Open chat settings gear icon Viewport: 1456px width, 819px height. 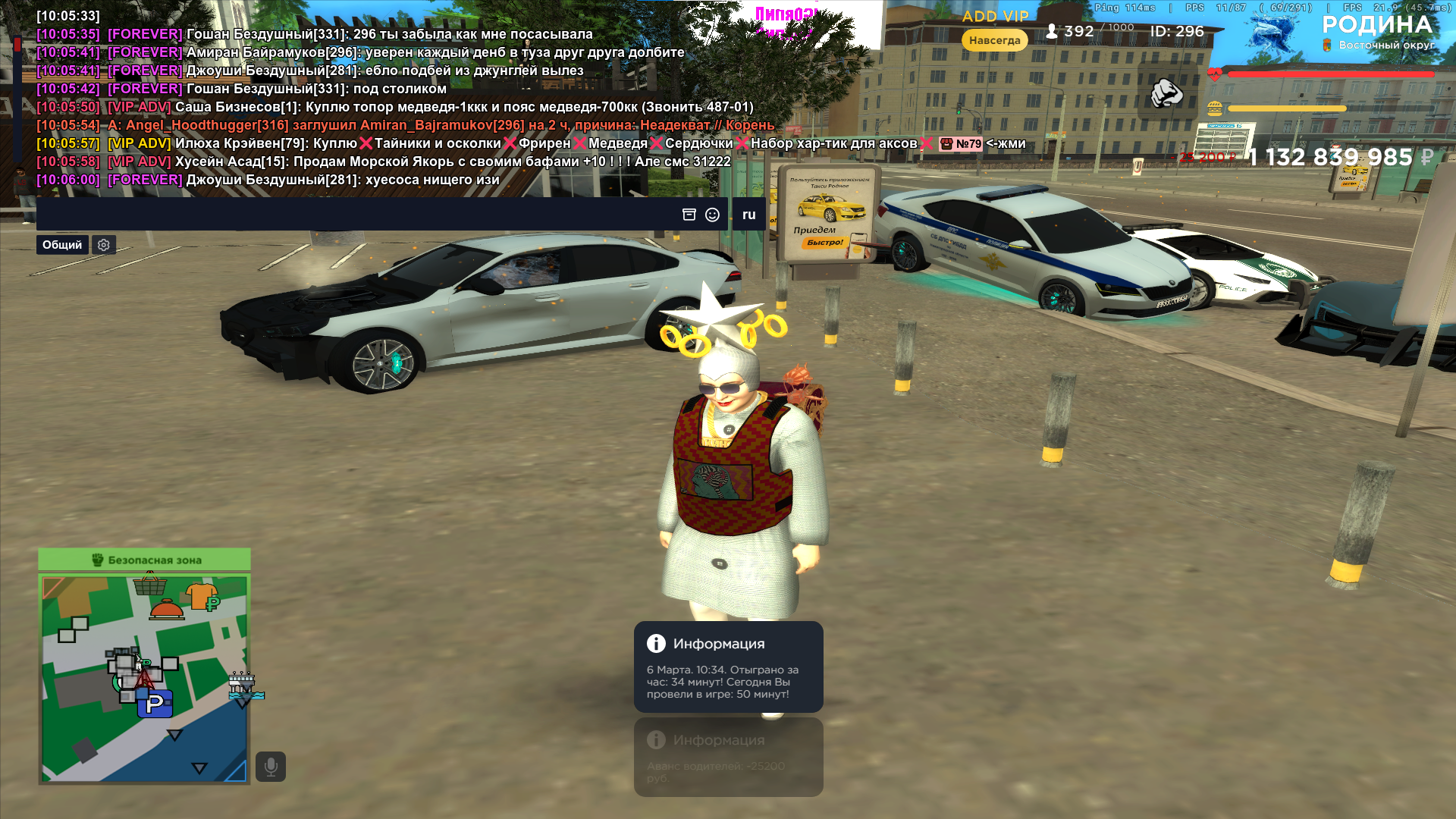104,245
